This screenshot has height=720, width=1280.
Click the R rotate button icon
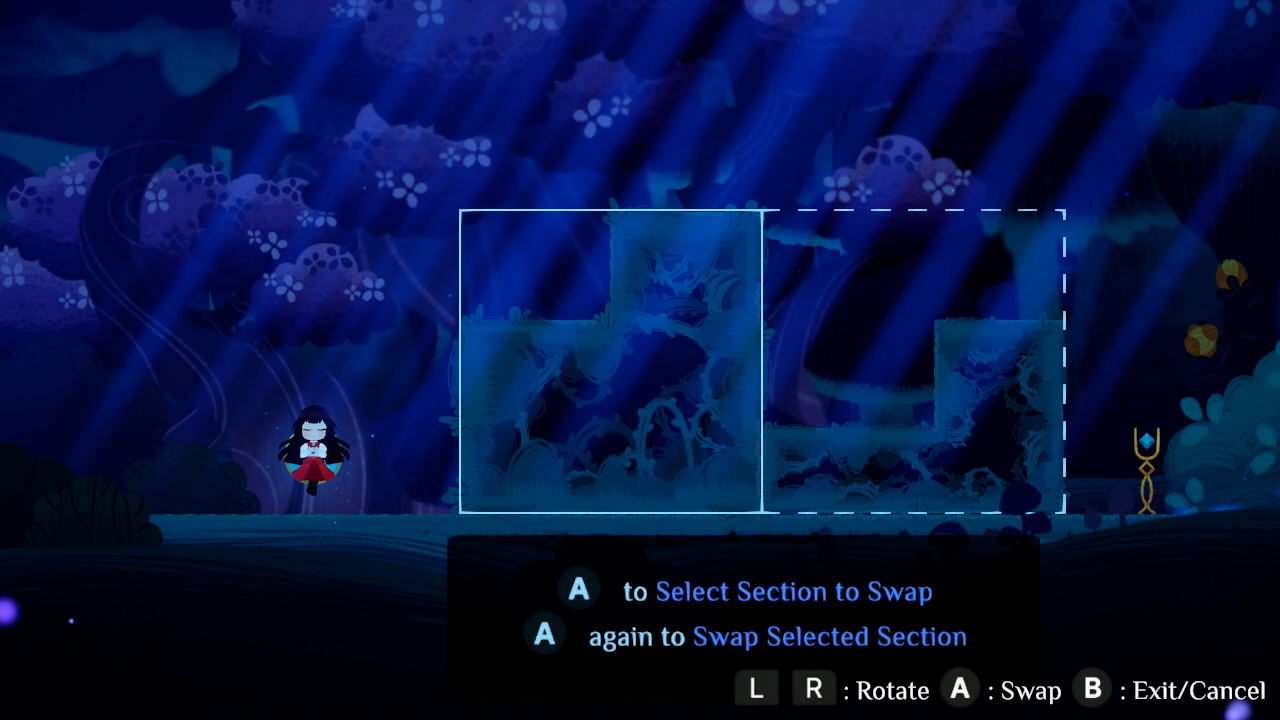click(814, 689)
